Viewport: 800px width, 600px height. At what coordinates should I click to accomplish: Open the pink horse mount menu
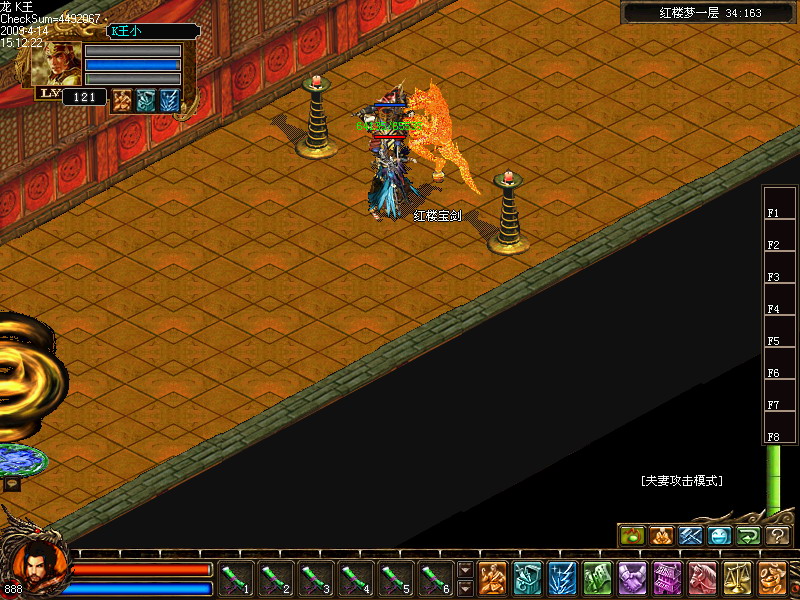click(x=702, y=578)
